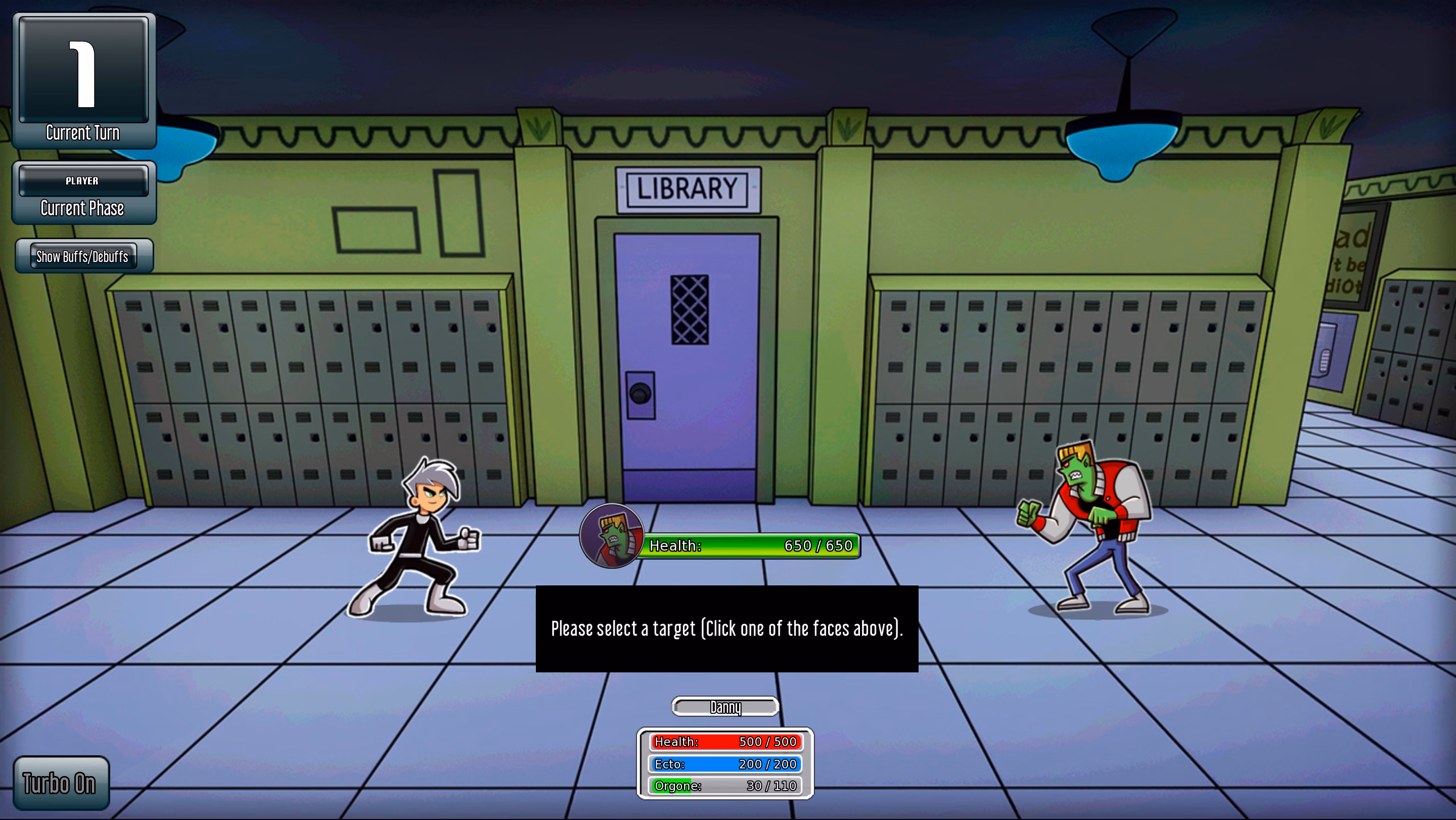Select the Danny nameplate tab
This screenshot has width=1456, height=820.
click(x=725, y=707)
